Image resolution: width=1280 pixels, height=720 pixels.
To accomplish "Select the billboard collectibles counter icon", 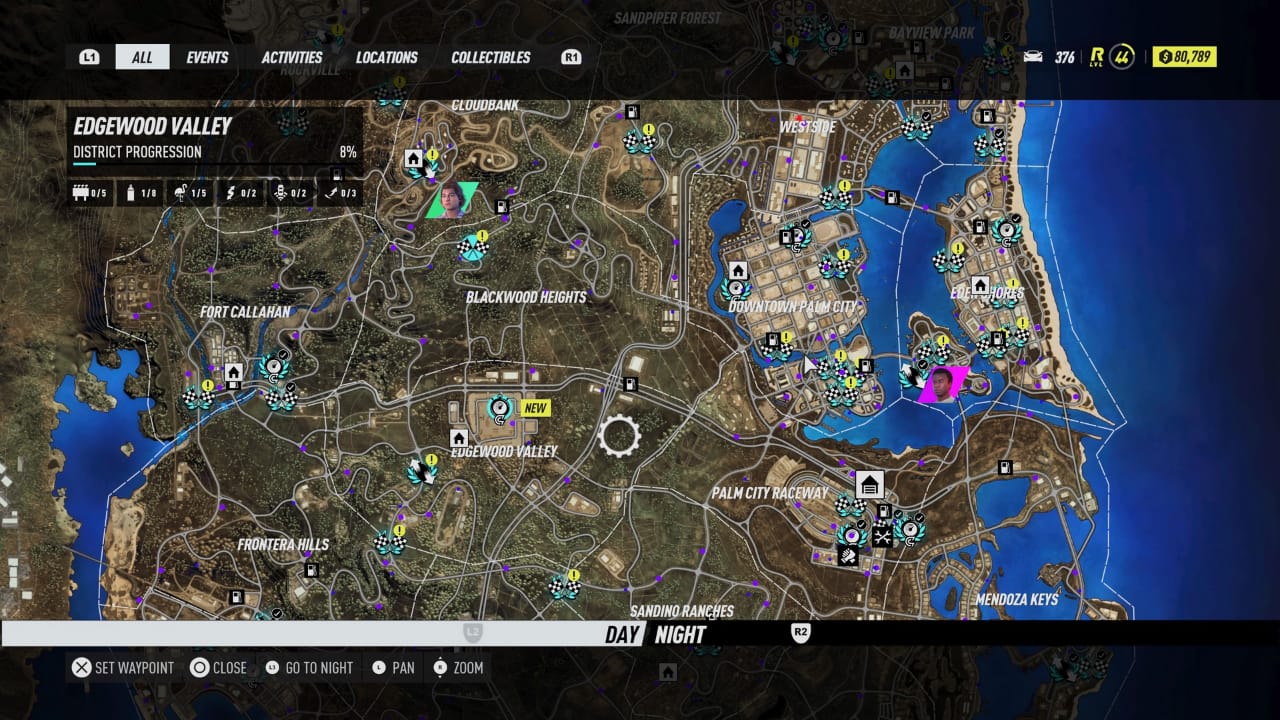I will (x=86, y=192).
